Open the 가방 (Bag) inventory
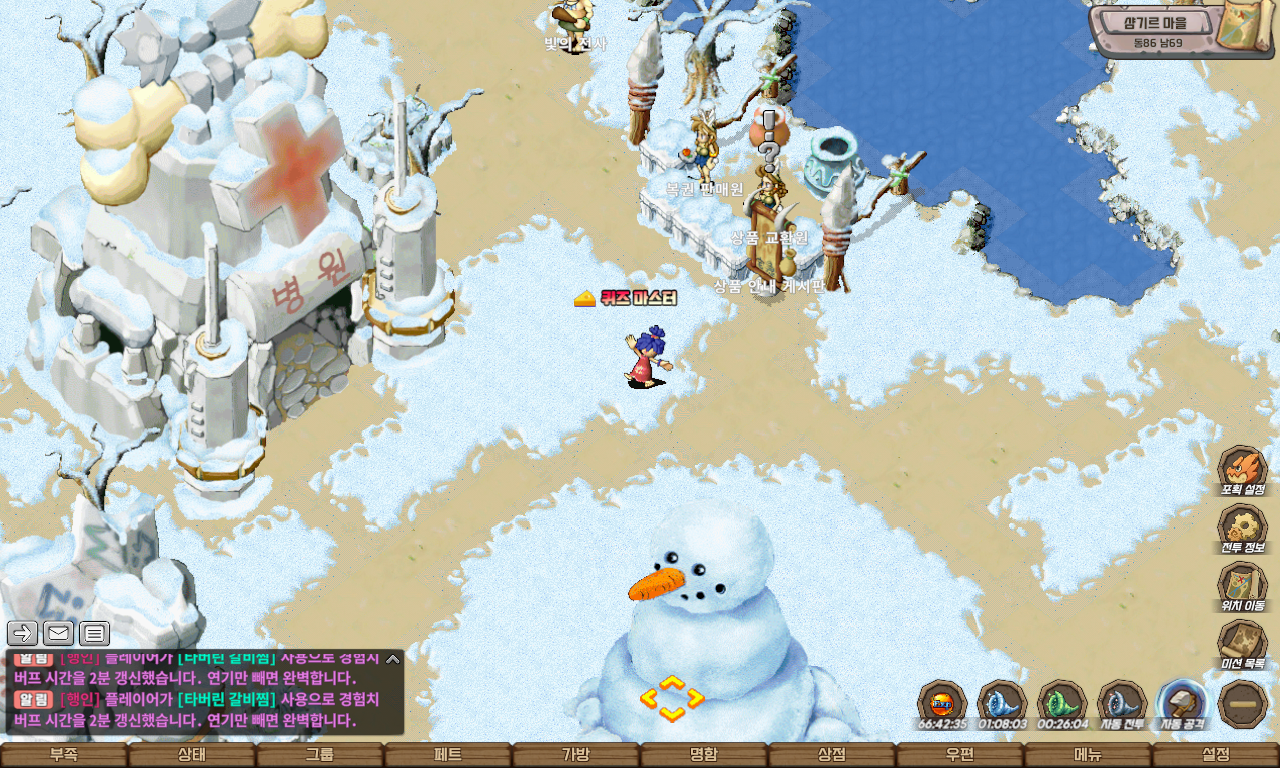The image size is (1280, 768). click(x=576, y=755)
